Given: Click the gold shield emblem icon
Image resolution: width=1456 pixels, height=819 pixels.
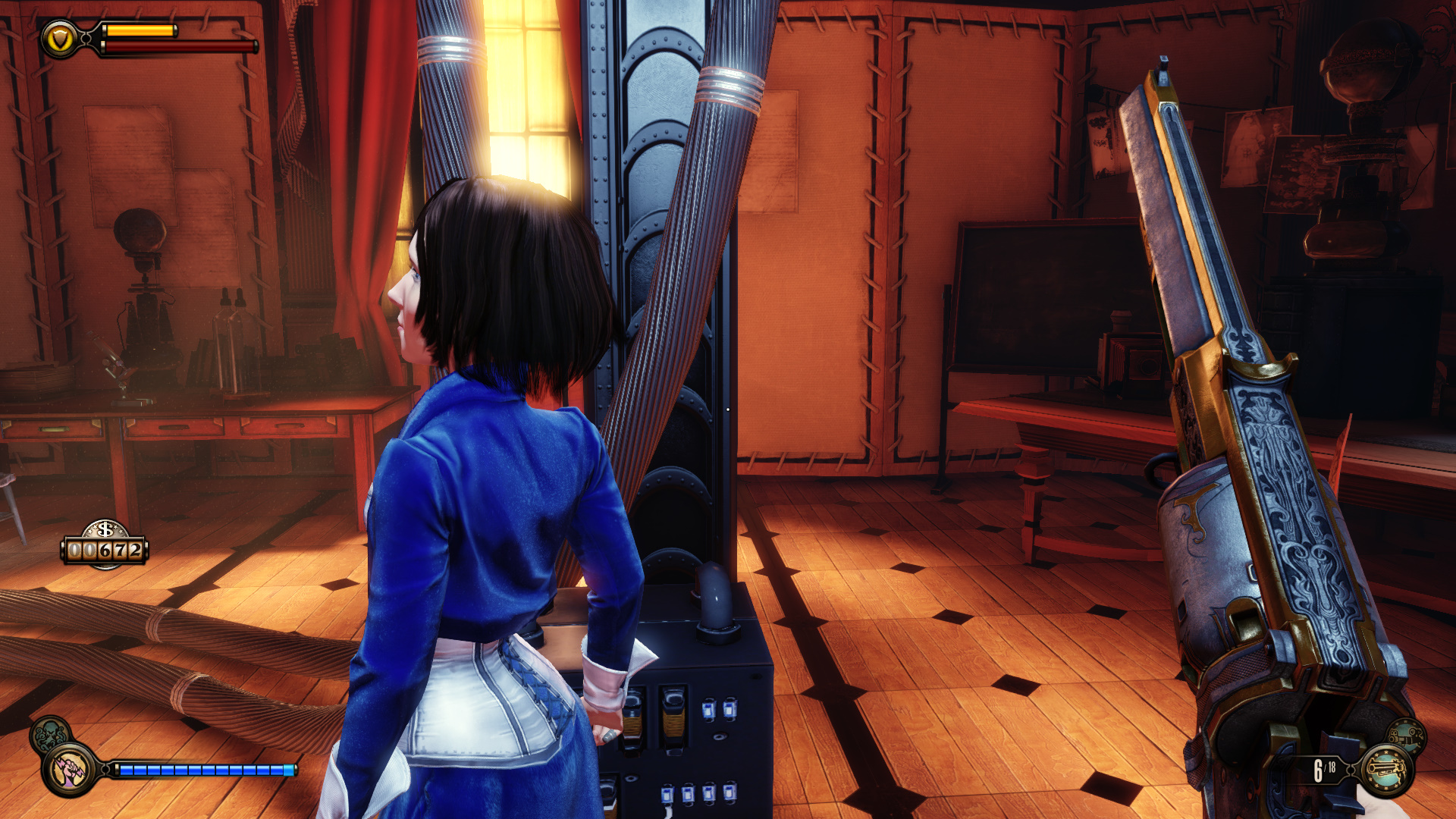Looking at the screenshot, I should [59, 39].
